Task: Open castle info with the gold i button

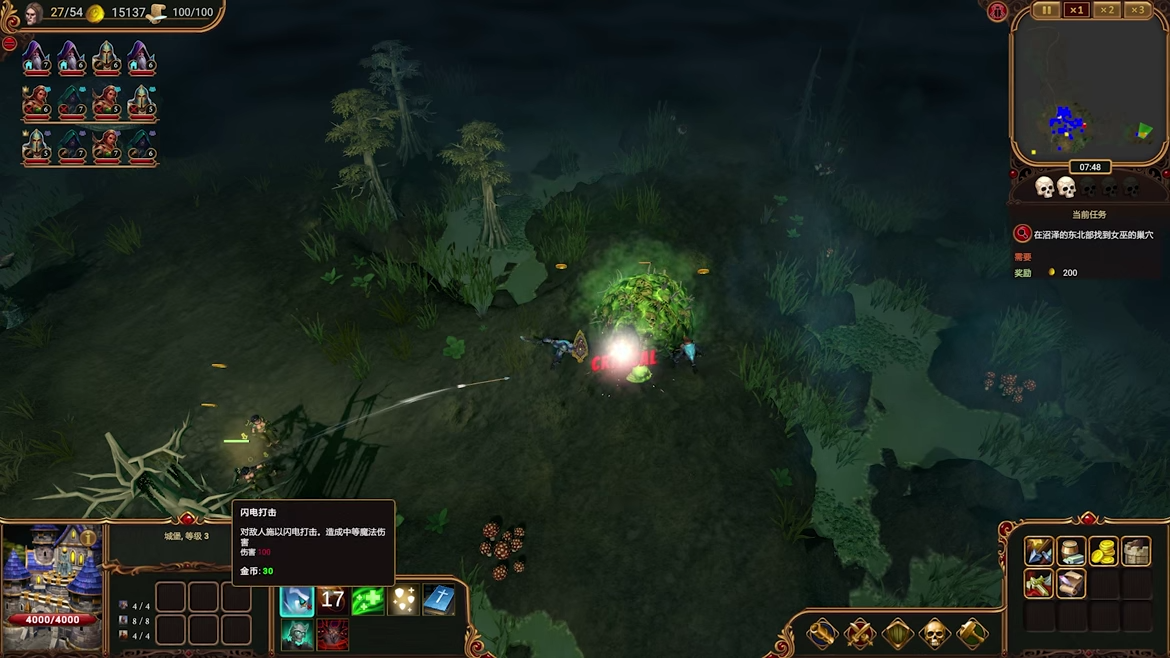Action: (88, 538)
